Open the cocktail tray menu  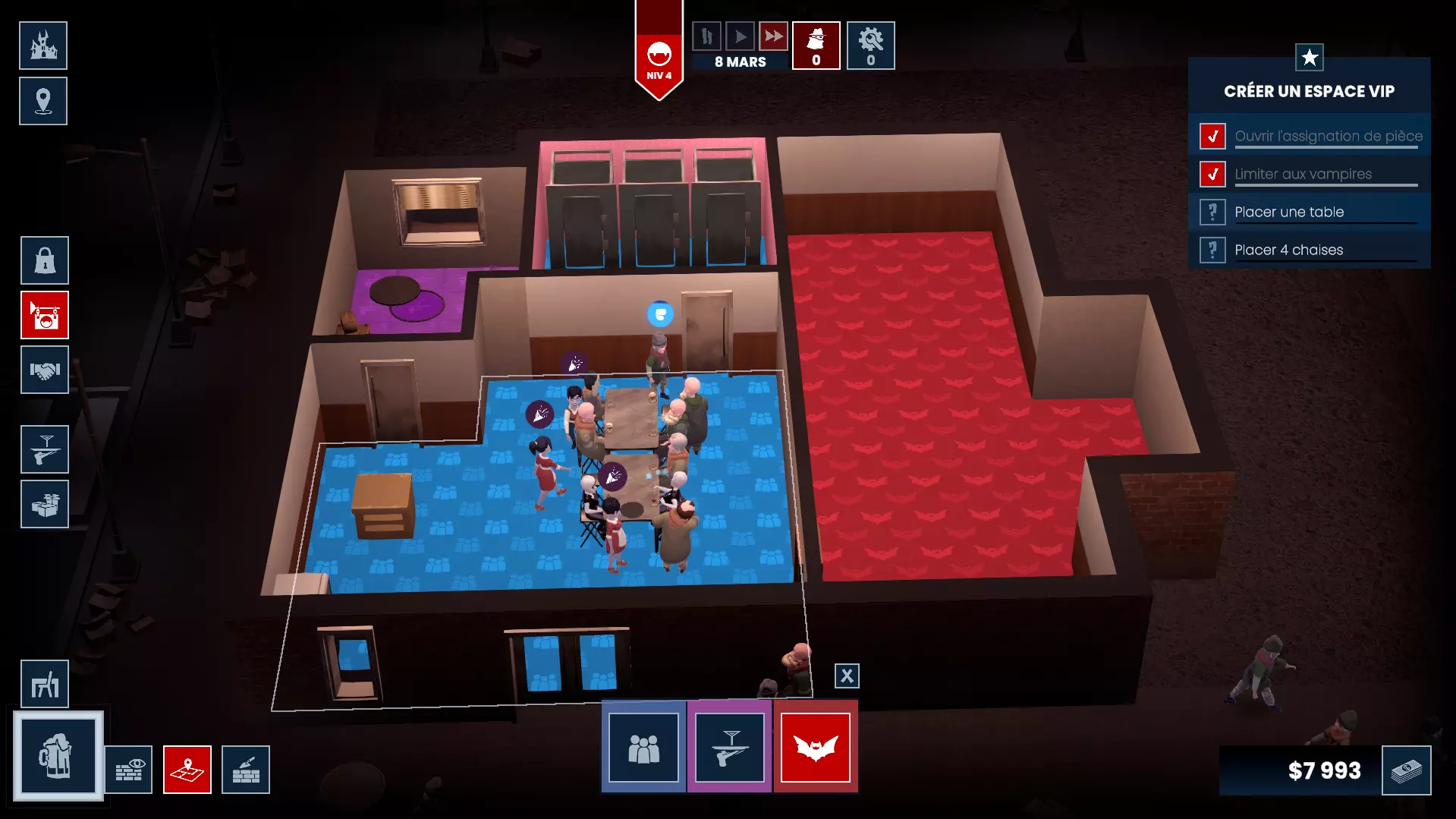pyautogui.click(x=45, y=449)
